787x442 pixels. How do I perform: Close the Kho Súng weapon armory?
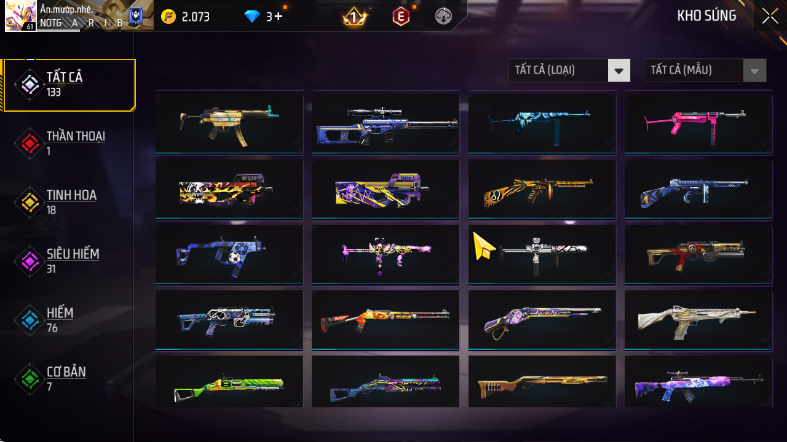769,15
